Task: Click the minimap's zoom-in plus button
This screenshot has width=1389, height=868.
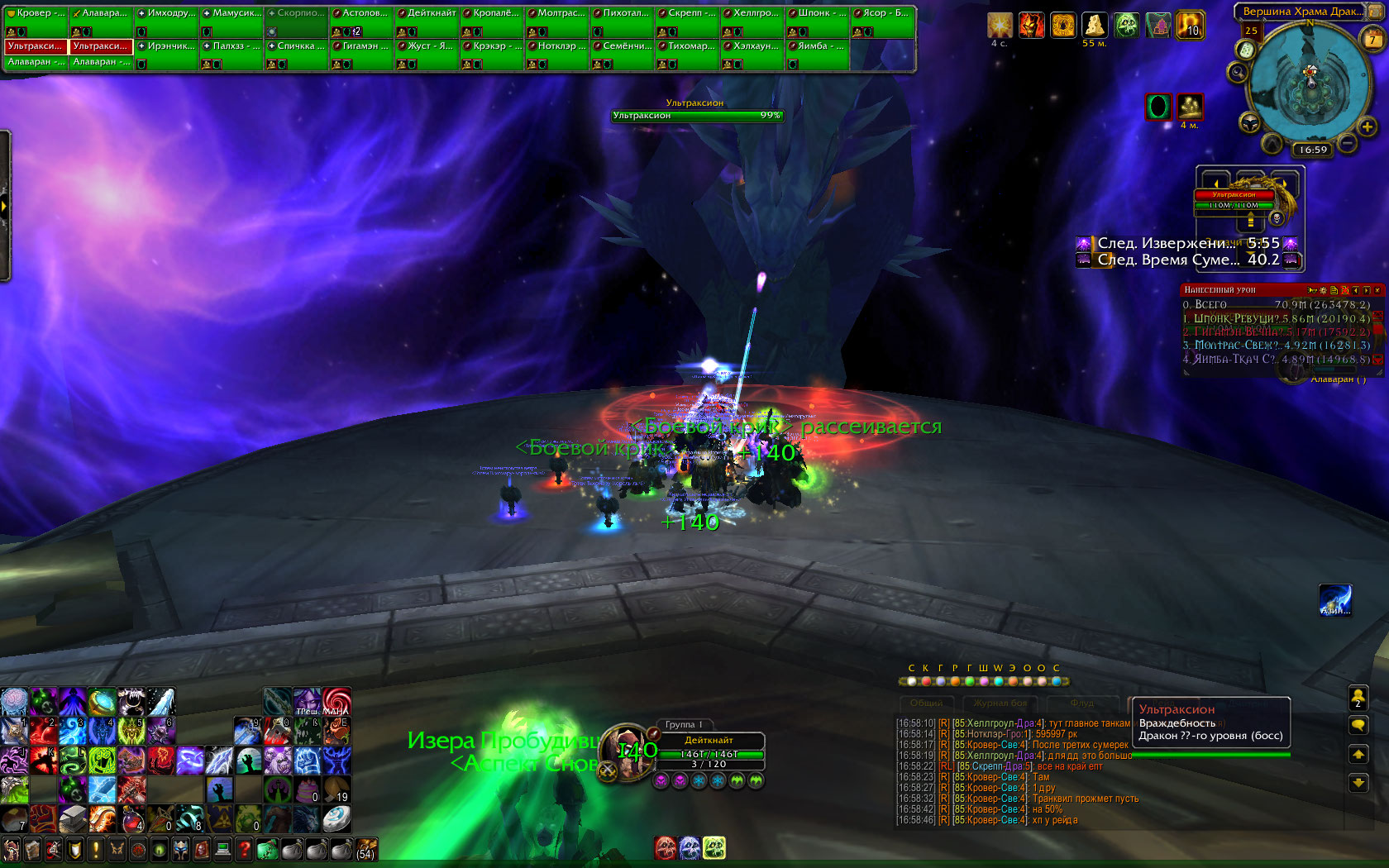Action: [1367, 126]
